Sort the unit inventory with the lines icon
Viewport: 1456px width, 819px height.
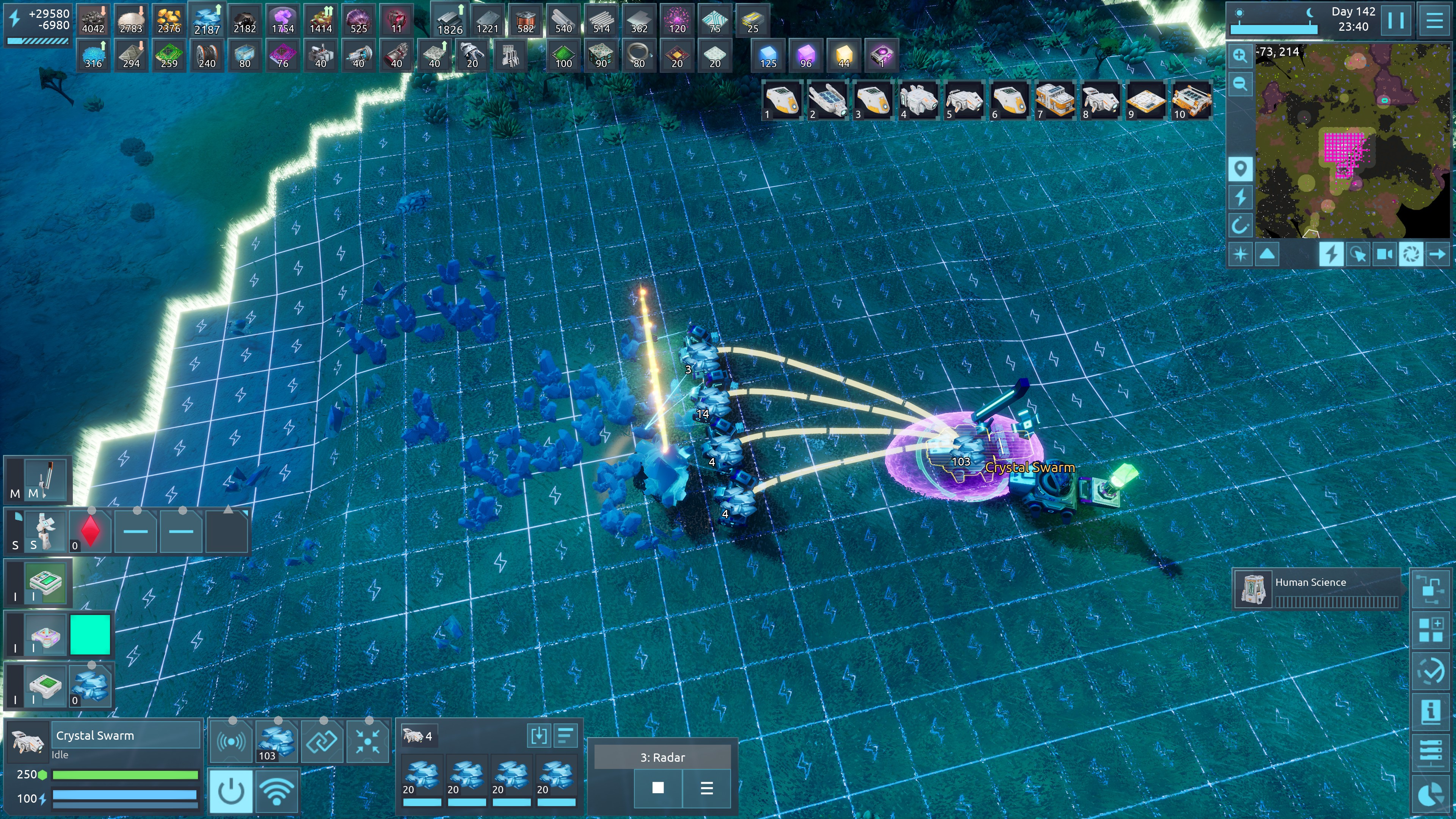pyautogui.click(x=565, y=735)
